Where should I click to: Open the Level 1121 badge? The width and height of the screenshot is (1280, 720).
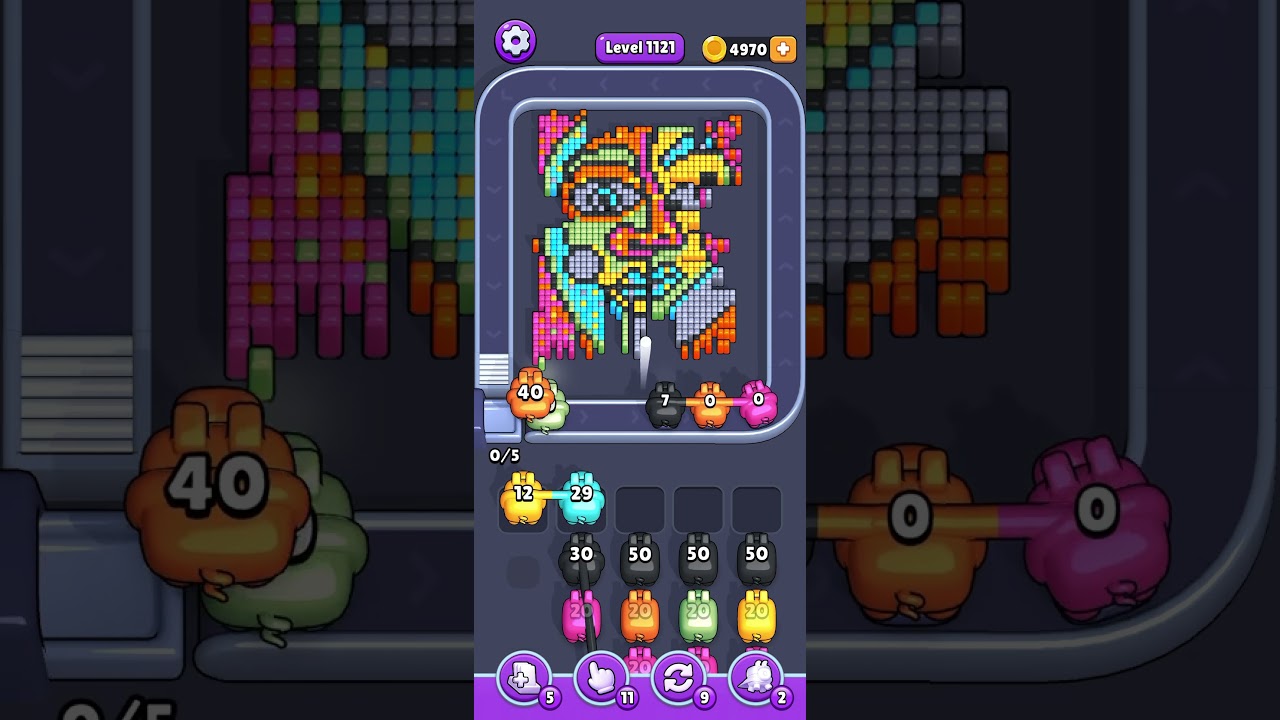pyautogui.click(x=639, y=47)
